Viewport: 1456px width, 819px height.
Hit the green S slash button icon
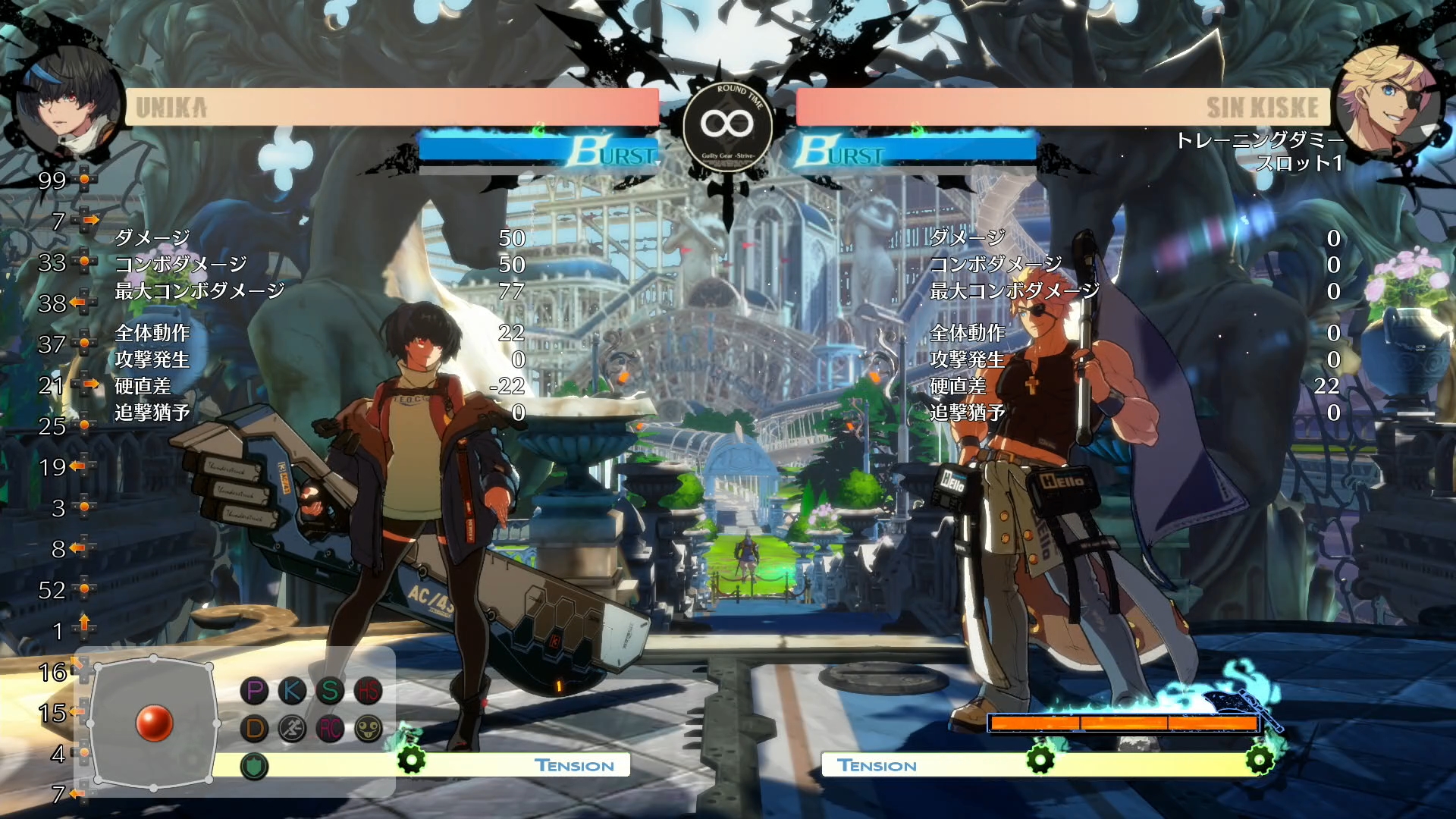pos(330,690)
